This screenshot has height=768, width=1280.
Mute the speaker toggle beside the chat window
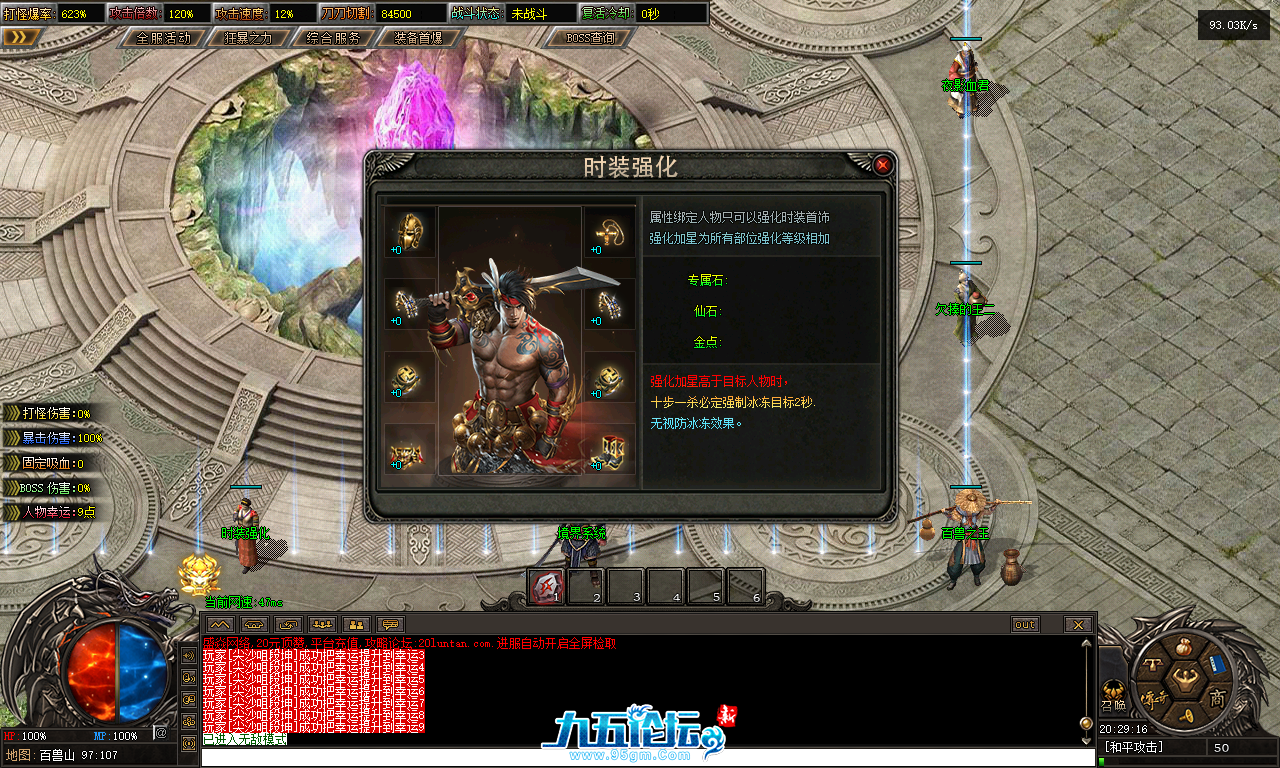[187, 655]
